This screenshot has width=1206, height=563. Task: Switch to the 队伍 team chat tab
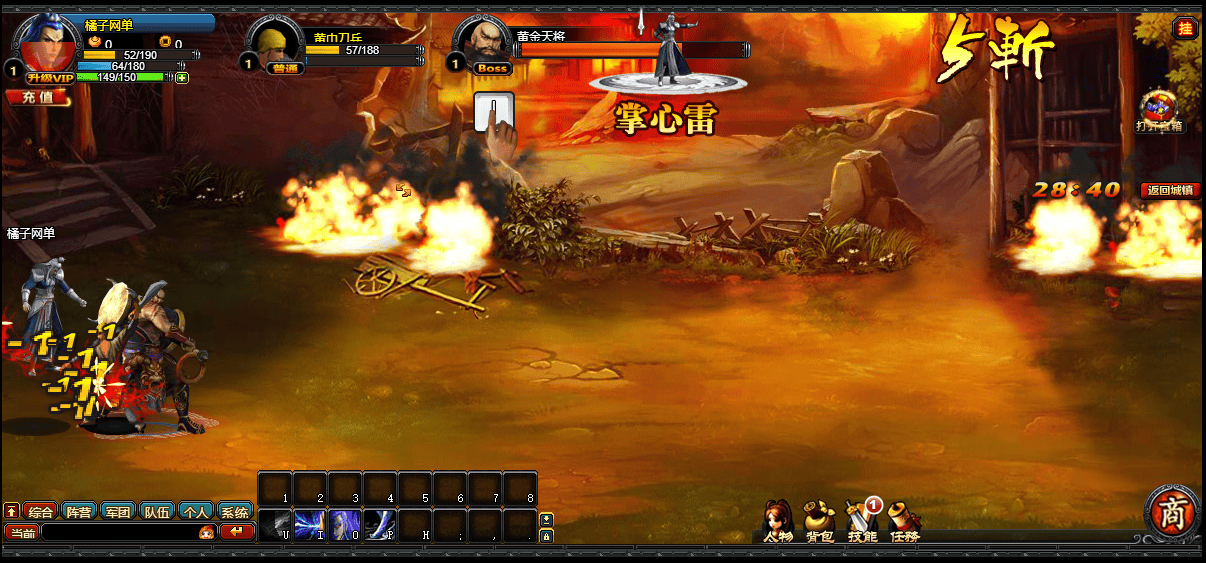[157, 511]
